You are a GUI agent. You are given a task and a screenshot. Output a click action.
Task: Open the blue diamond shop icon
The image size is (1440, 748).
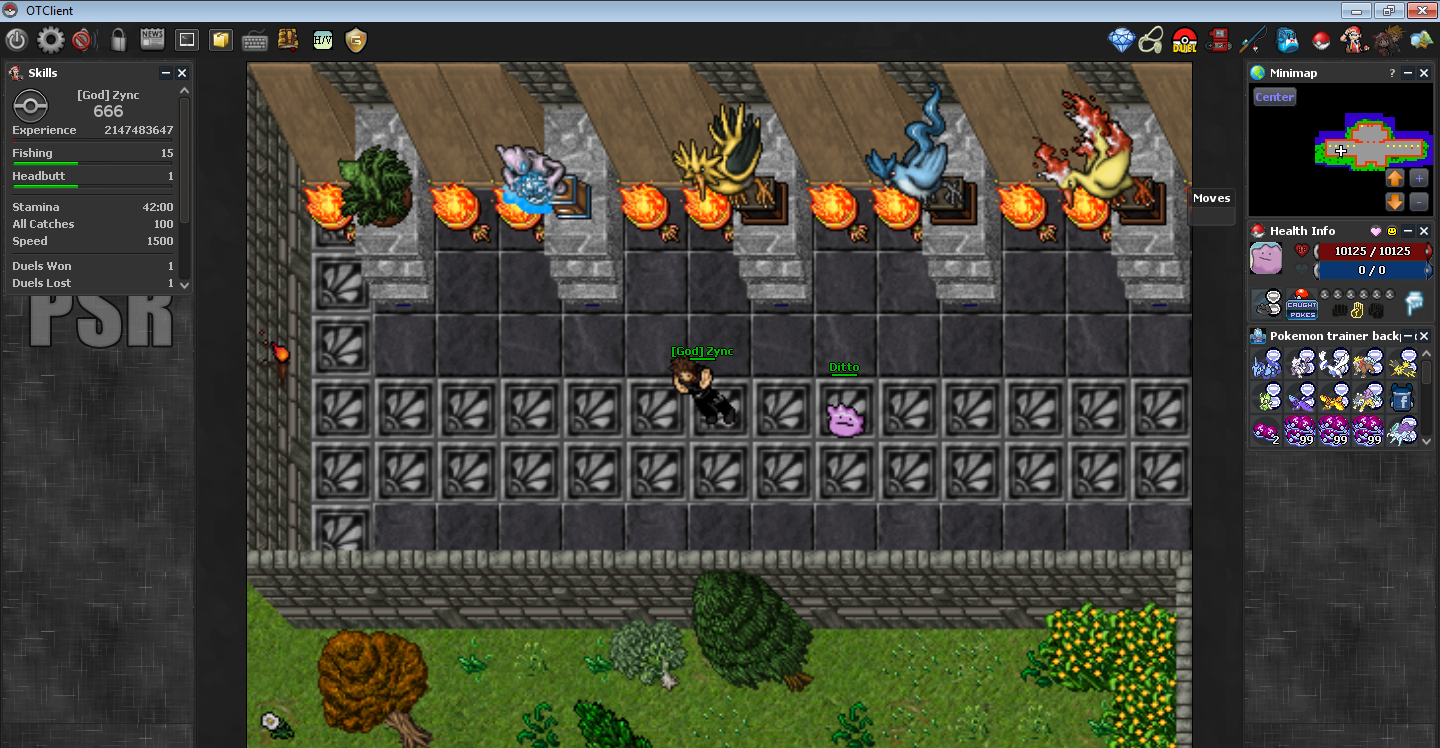point(1121,40)
